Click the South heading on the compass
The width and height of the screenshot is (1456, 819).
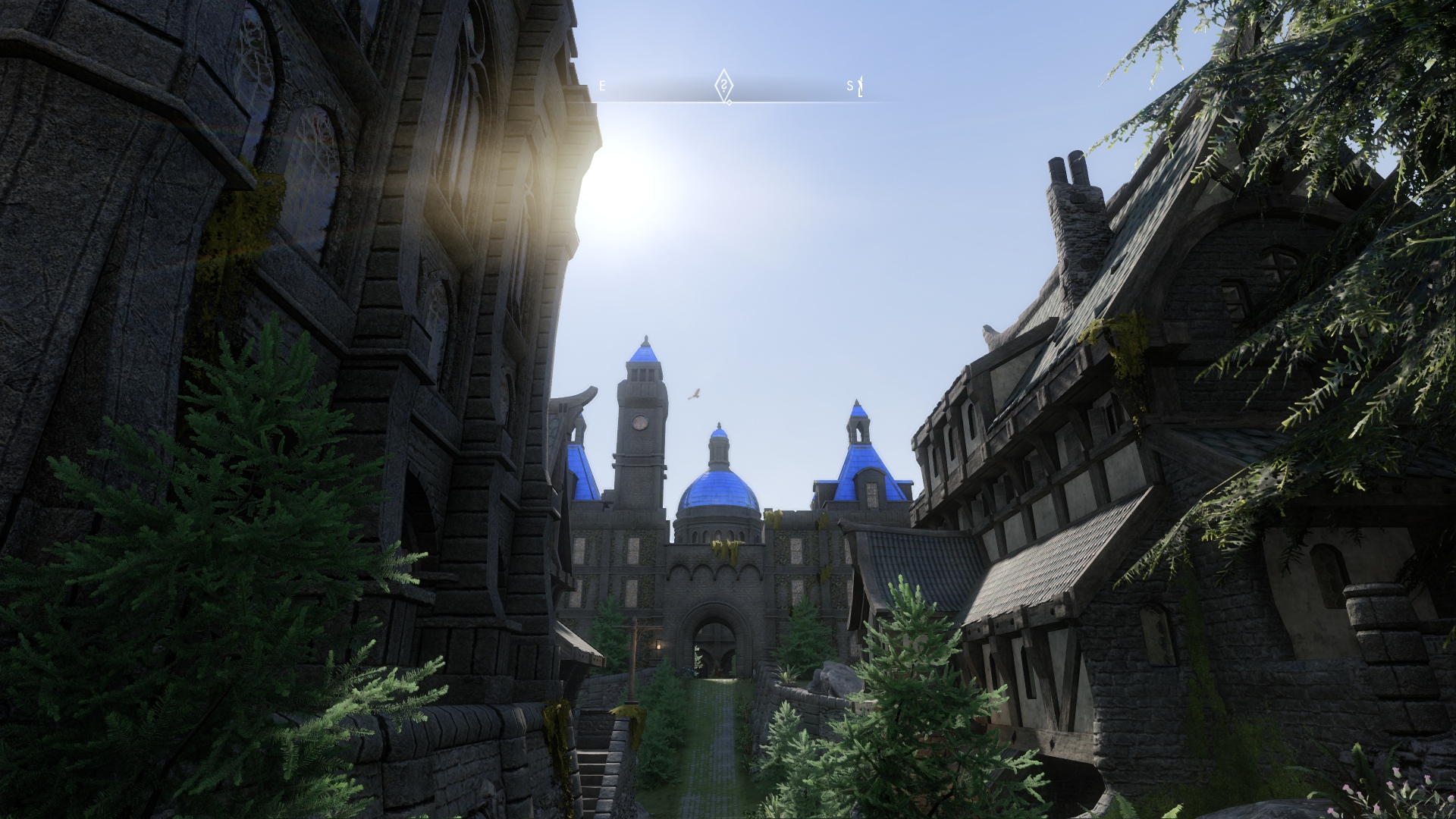click(850, 86)
